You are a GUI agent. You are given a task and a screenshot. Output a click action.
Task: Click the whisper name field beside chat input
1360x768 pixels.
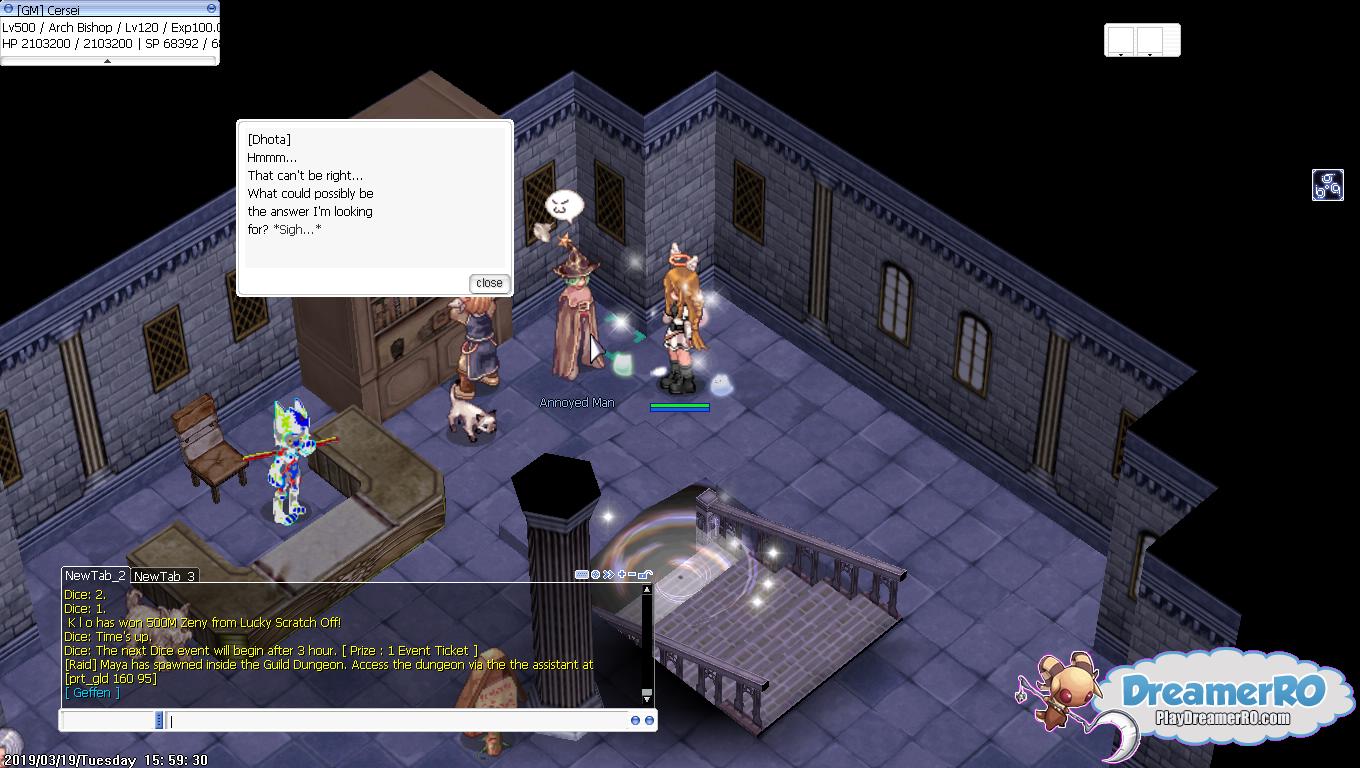point(110,721)
